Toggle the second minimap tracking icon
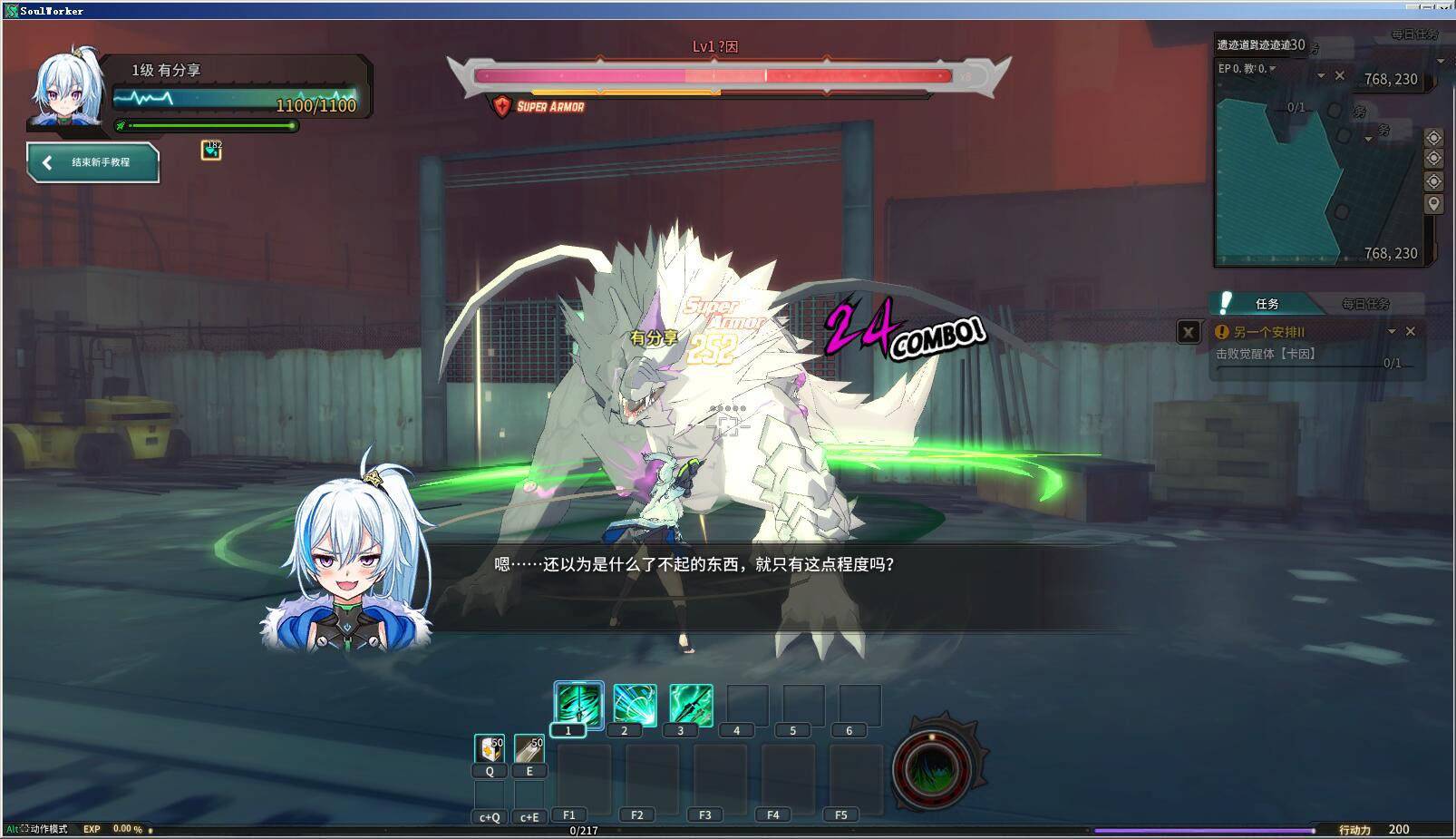This screenshot has width=1456, height=839. point(1433,157)
